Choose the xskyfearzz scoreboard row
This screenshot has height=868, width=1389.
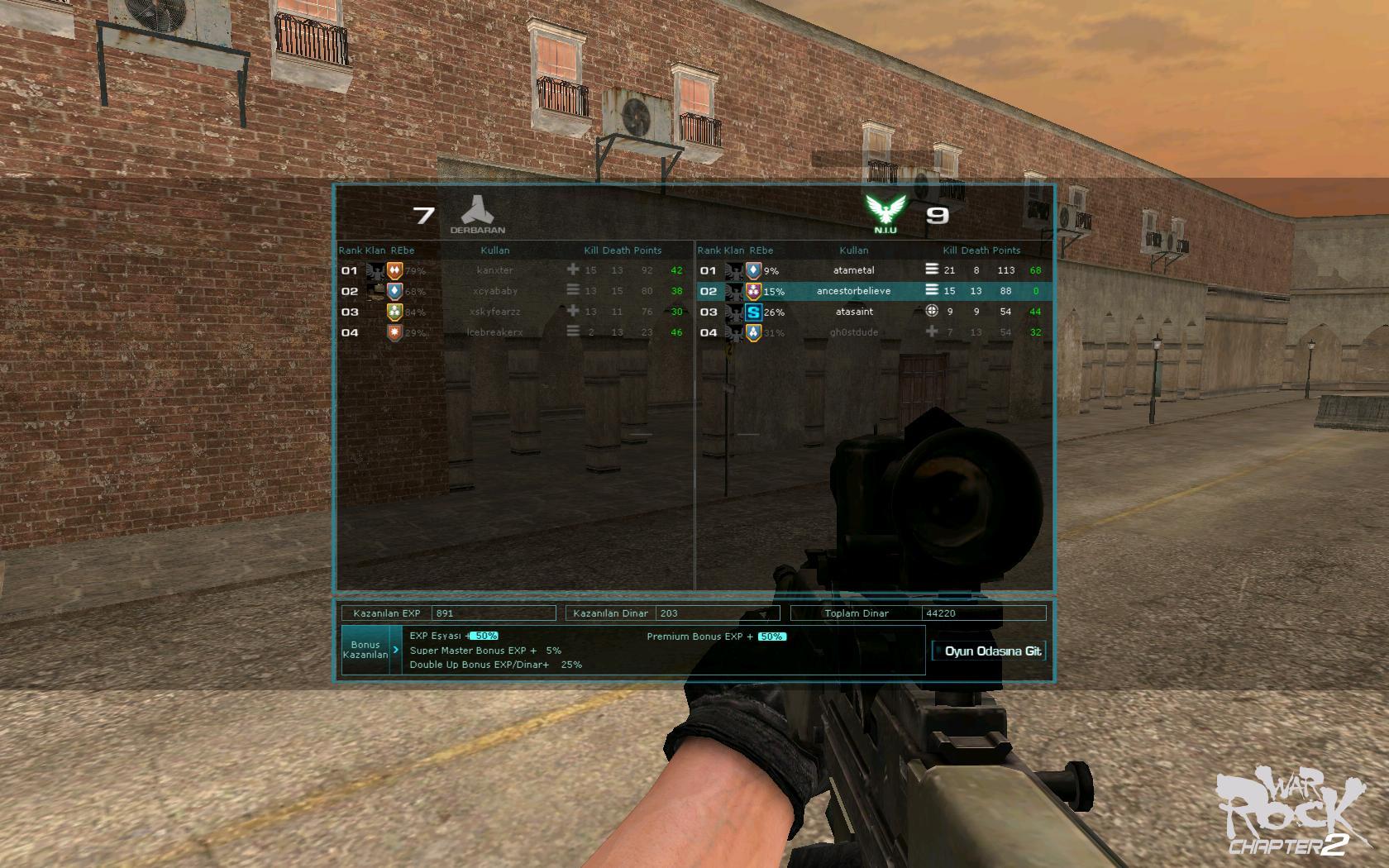[494, 312]
